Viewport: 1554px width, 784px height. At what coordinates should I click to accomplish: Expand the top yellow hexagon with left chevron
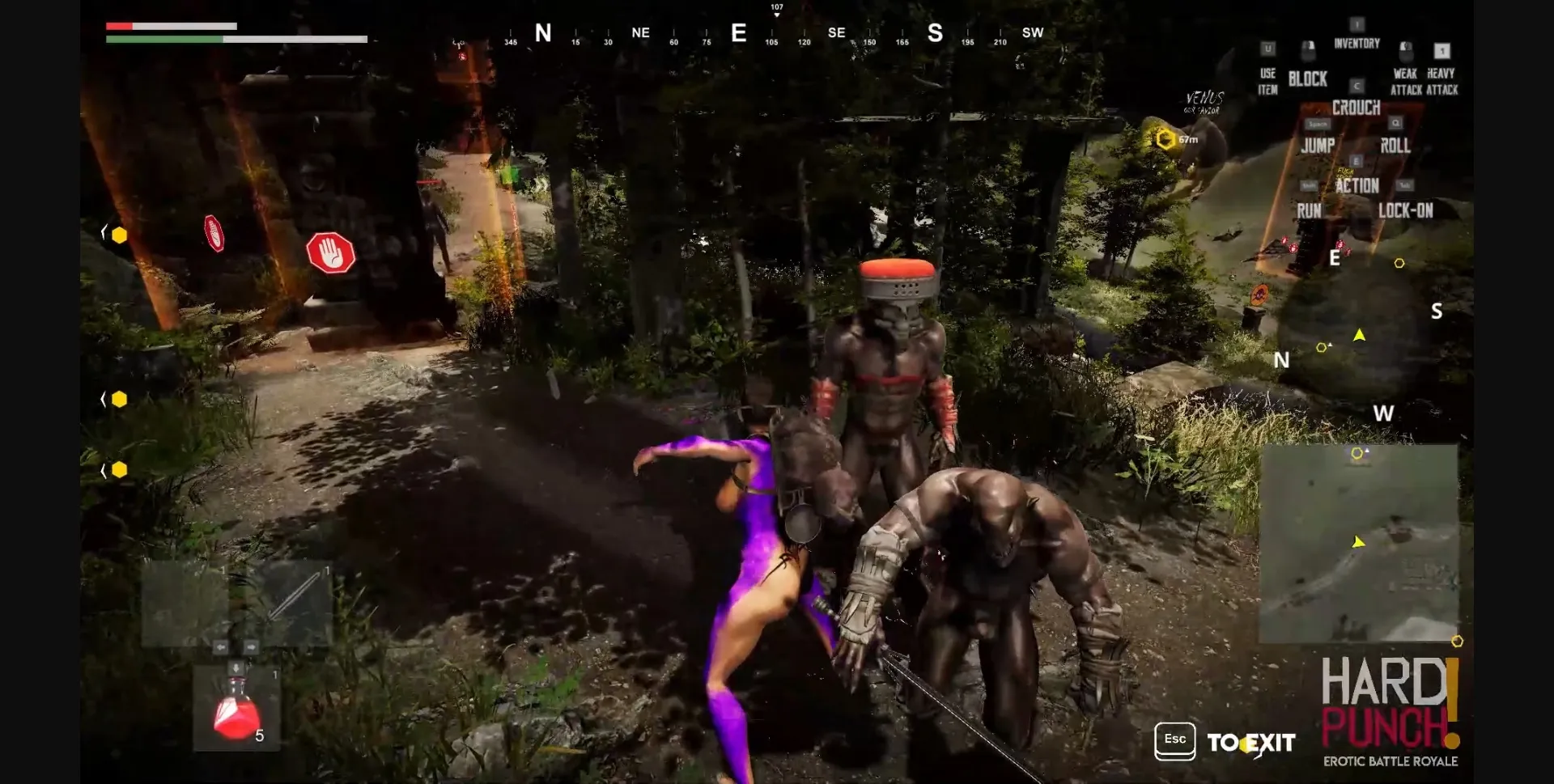click(104, 235)
